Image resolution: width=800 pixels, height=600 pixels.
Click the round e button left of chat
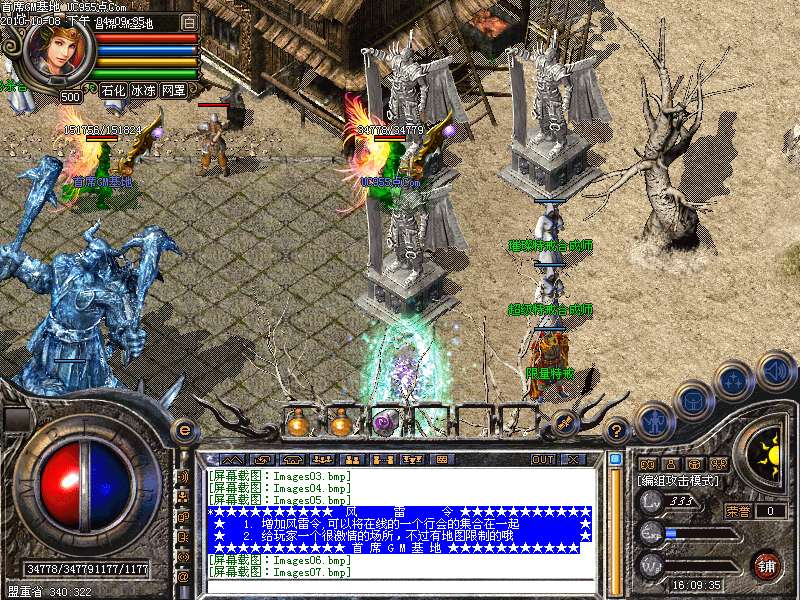coord(183,430)
